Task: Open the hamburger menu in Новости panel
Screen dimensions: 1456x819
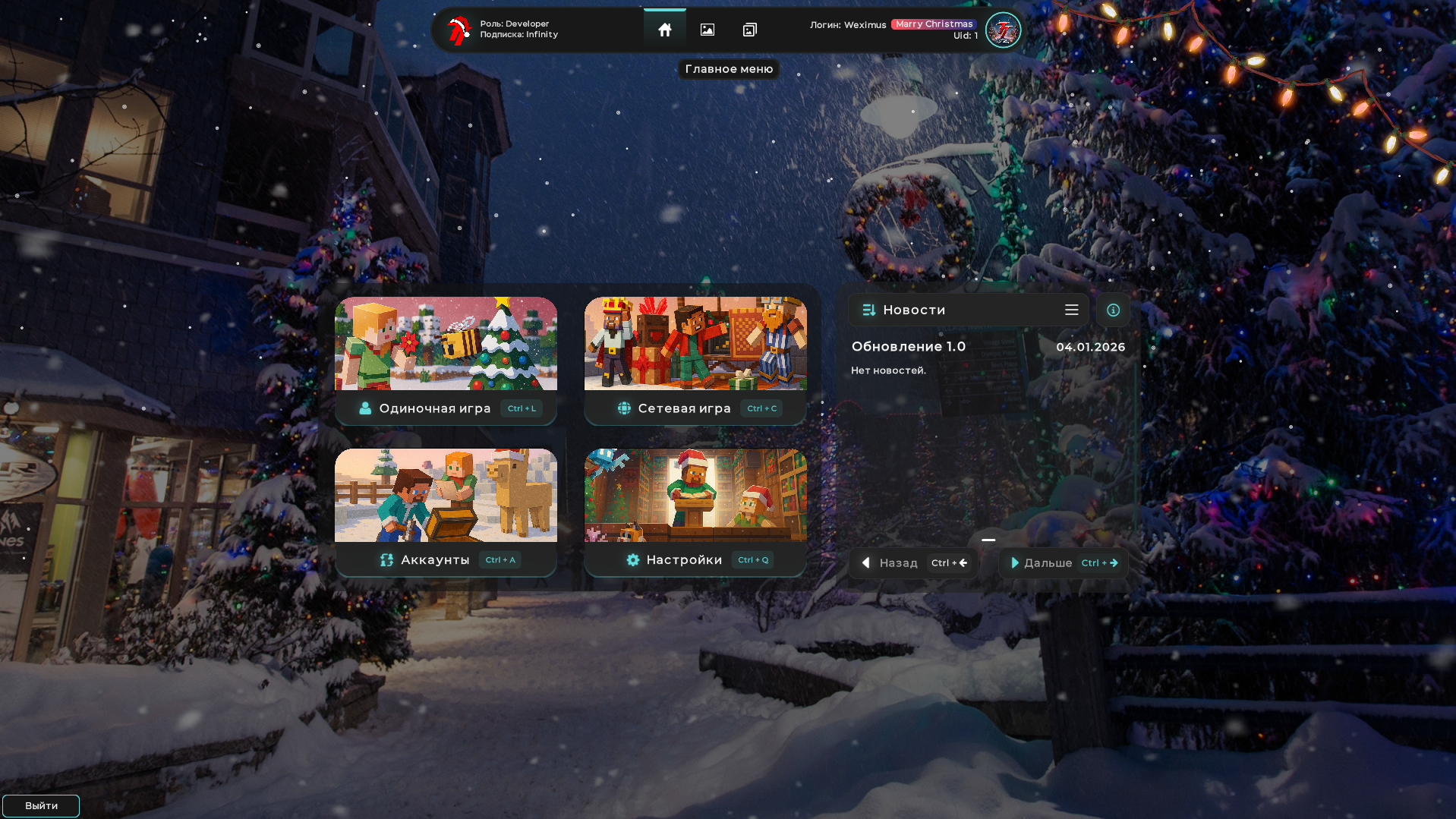Action: coord(1072,310)
